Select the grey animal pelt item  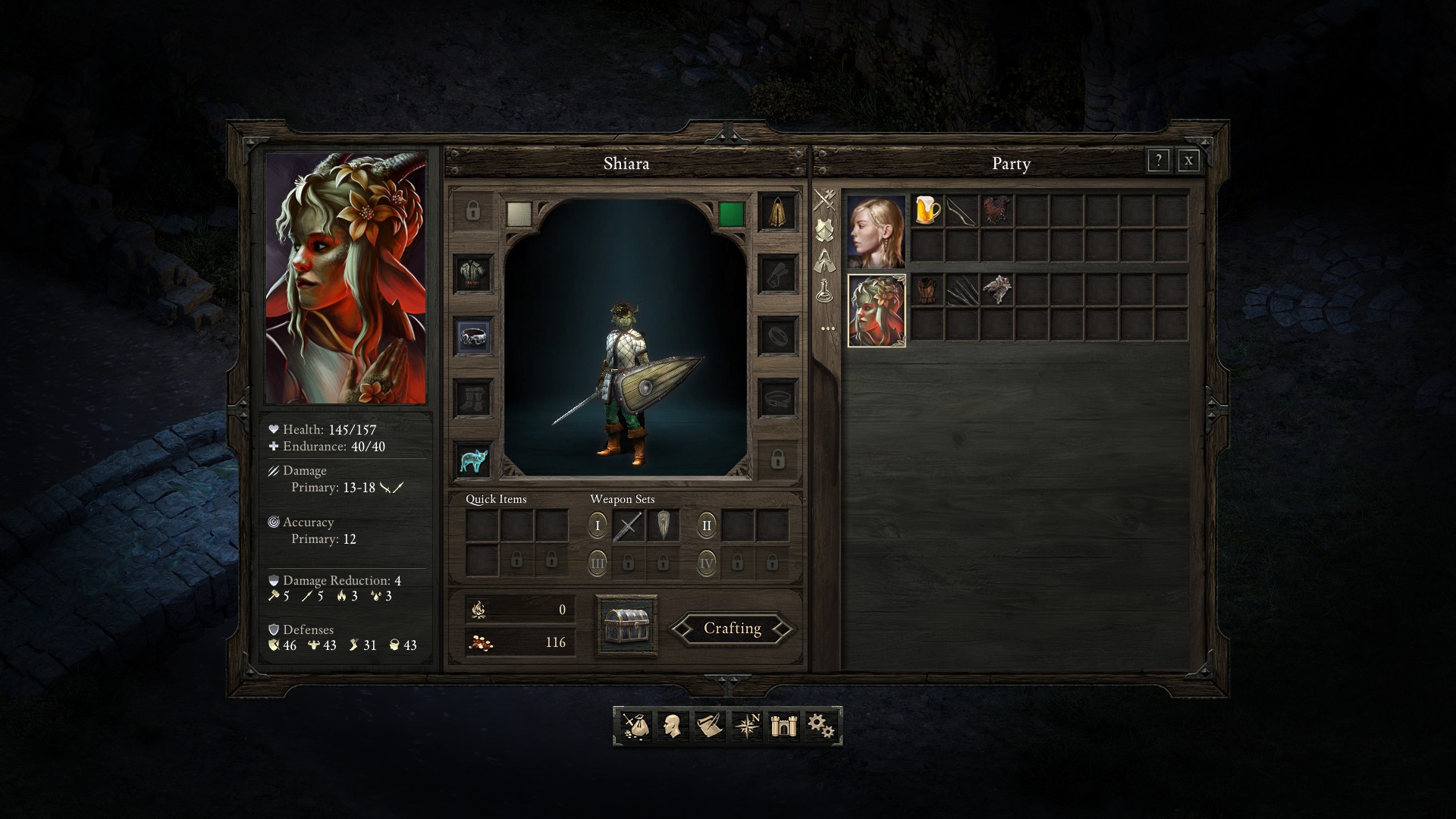point(997,290)
